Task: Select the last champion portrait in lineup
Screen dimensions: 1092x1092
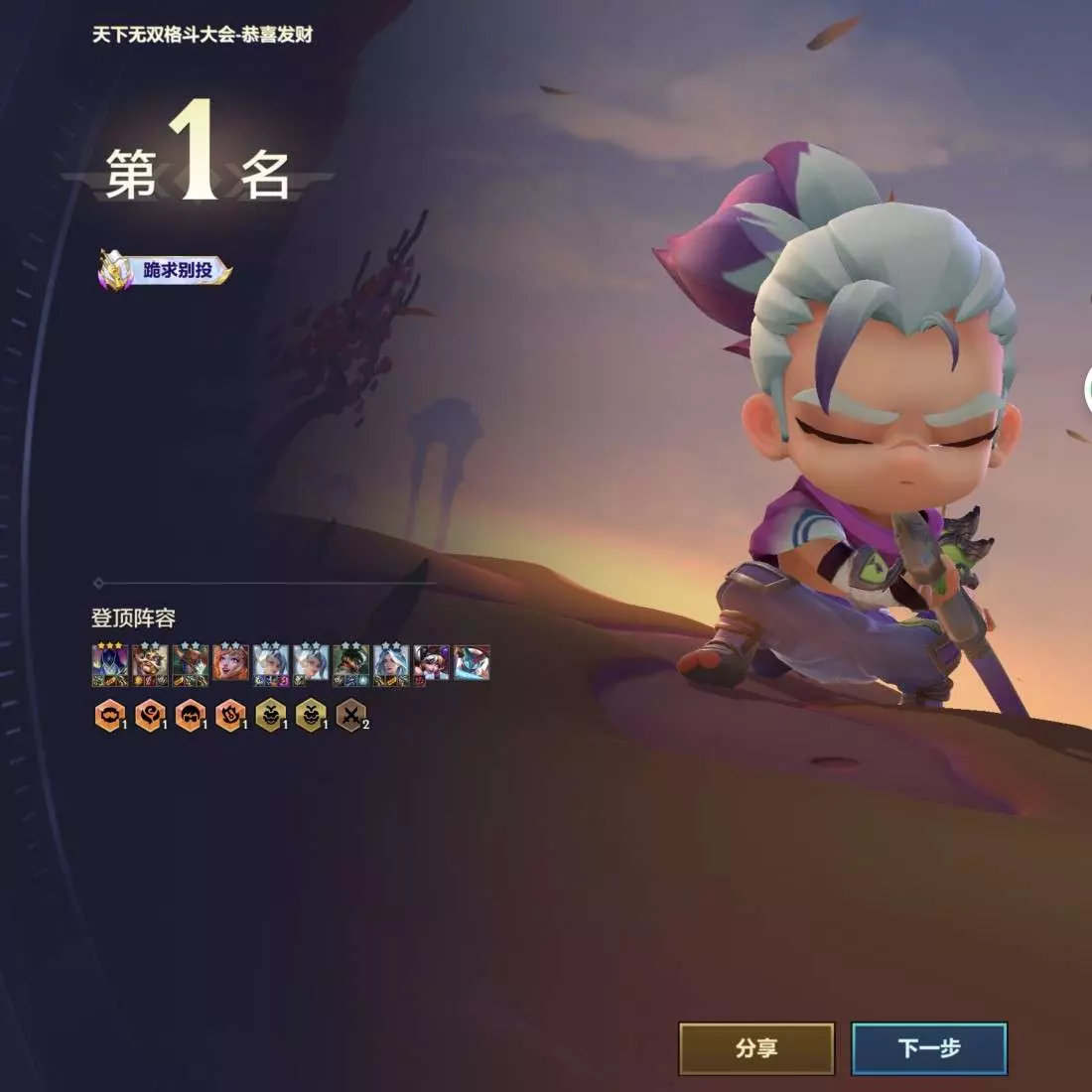Action: point(472,664)
